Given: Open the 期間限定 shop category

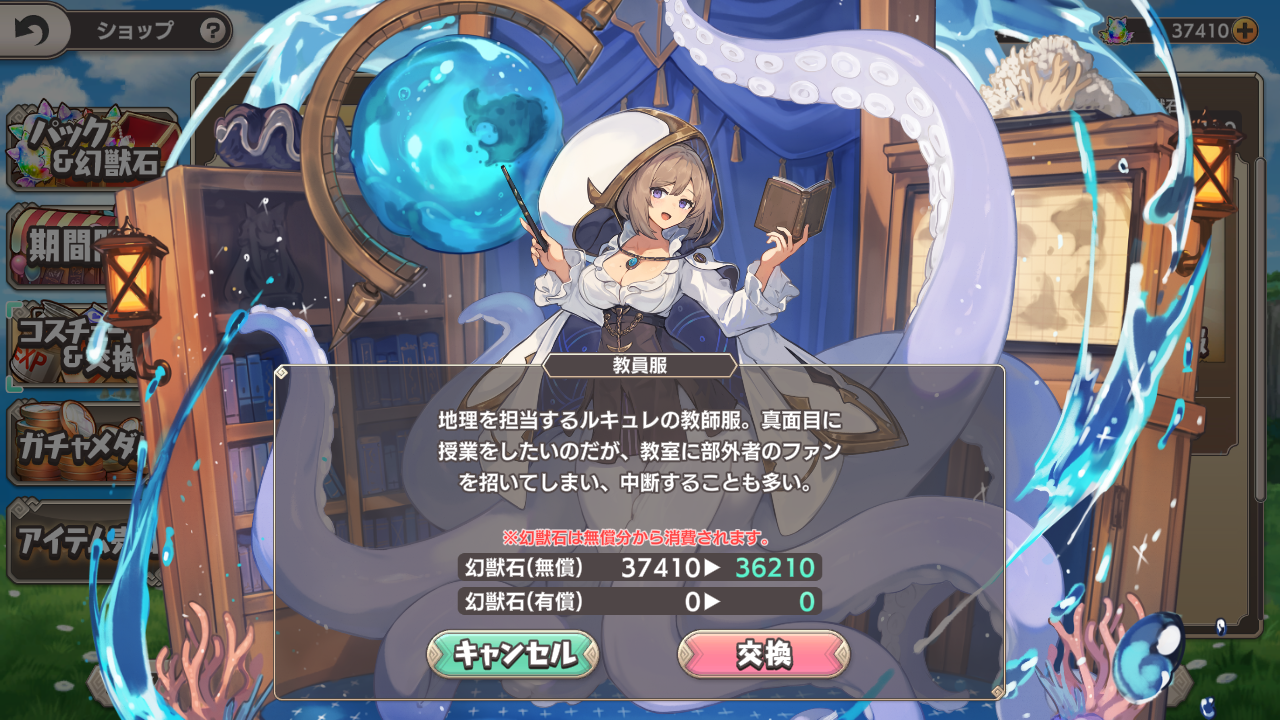Looking at the screenshot, I should [x=70, y=245].
